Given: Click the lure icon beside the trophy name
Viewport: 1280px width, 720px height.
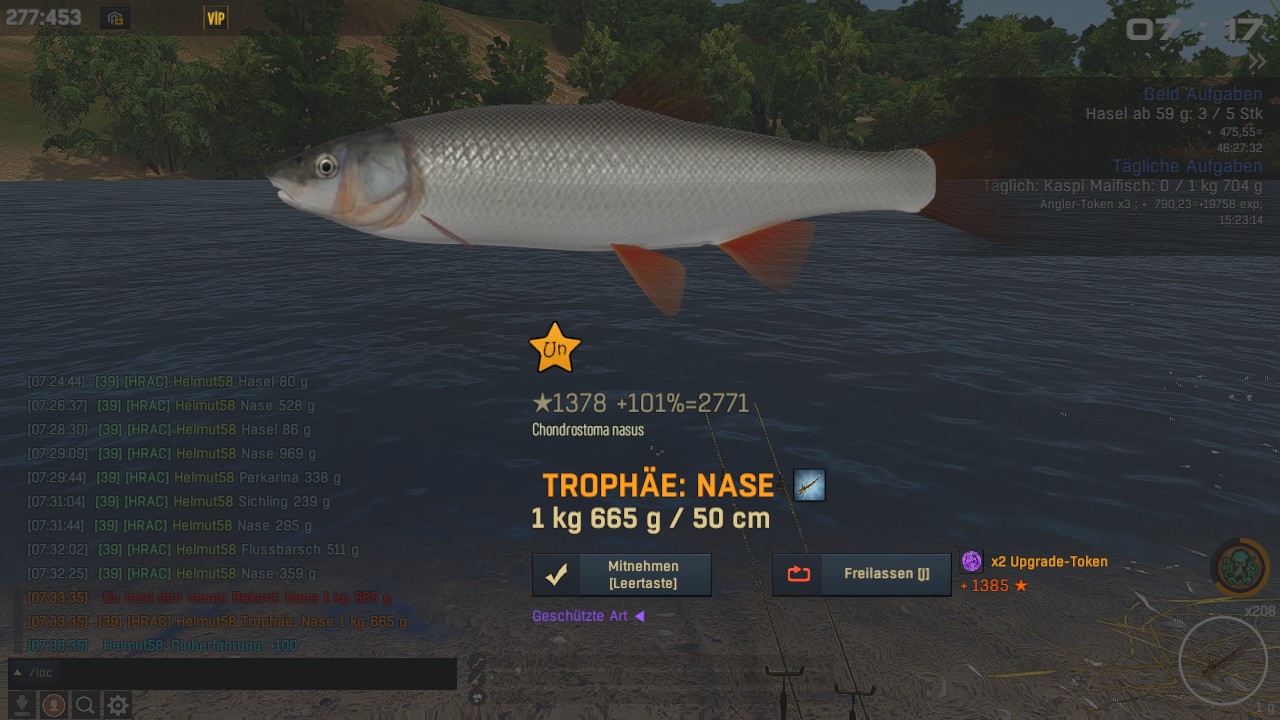Looking at the screenshot, I should pyautogui.click(x=809, y=486).
